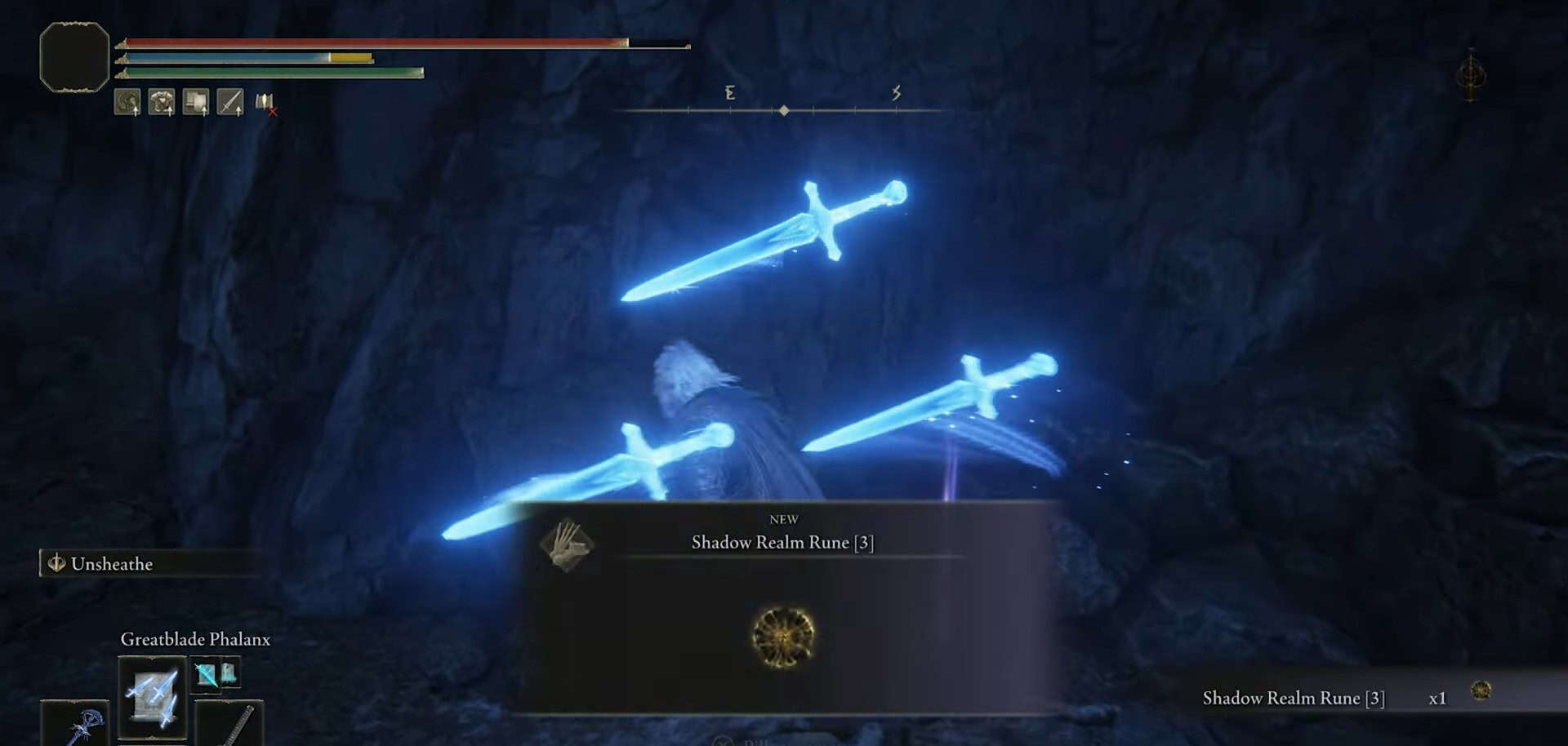Click the compass bar diamond marker
The image size is (1568, 746).
(784, 110)
